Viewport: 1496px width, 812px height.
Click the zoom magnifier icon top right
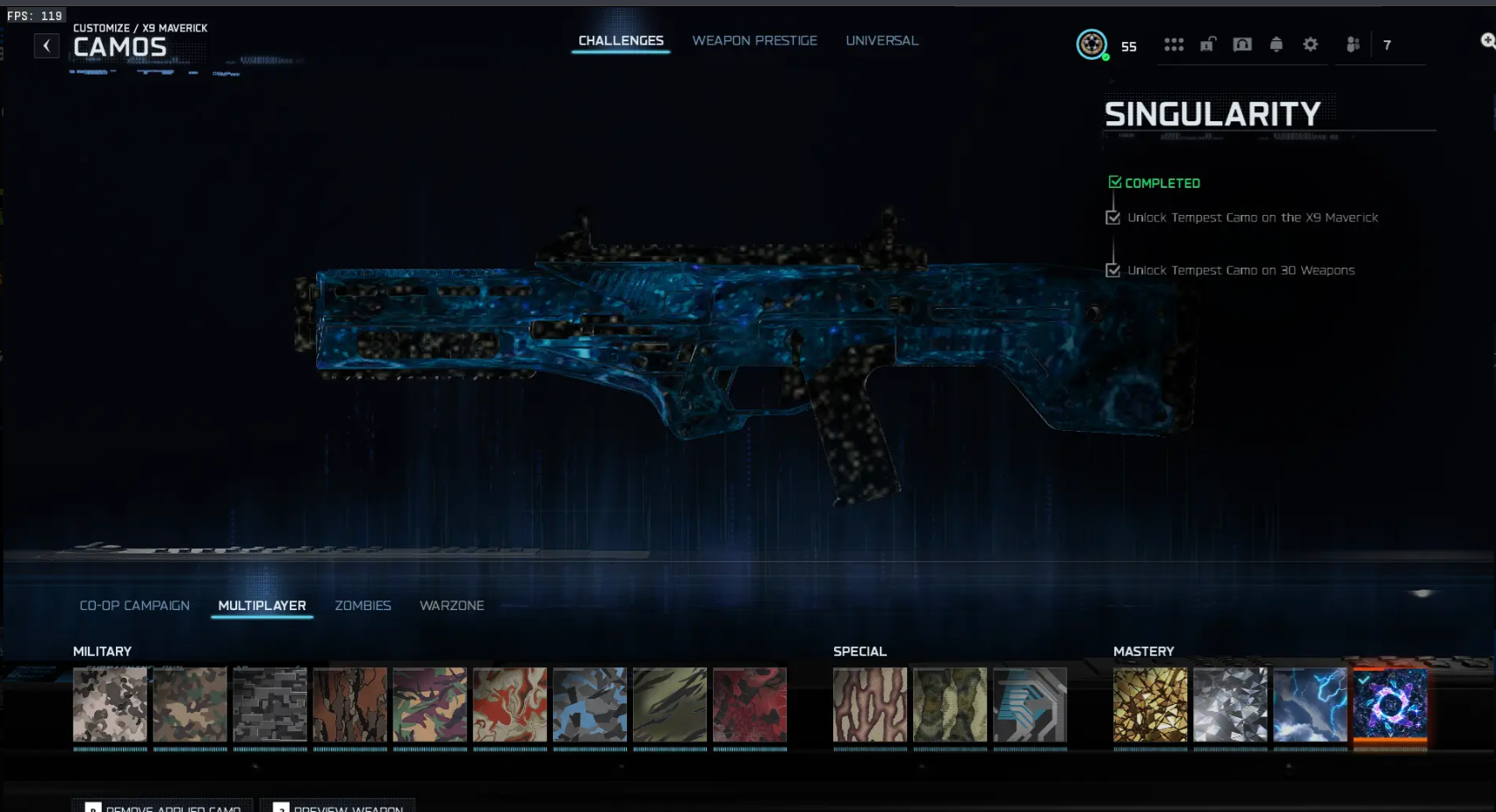tap(1487, 40)
